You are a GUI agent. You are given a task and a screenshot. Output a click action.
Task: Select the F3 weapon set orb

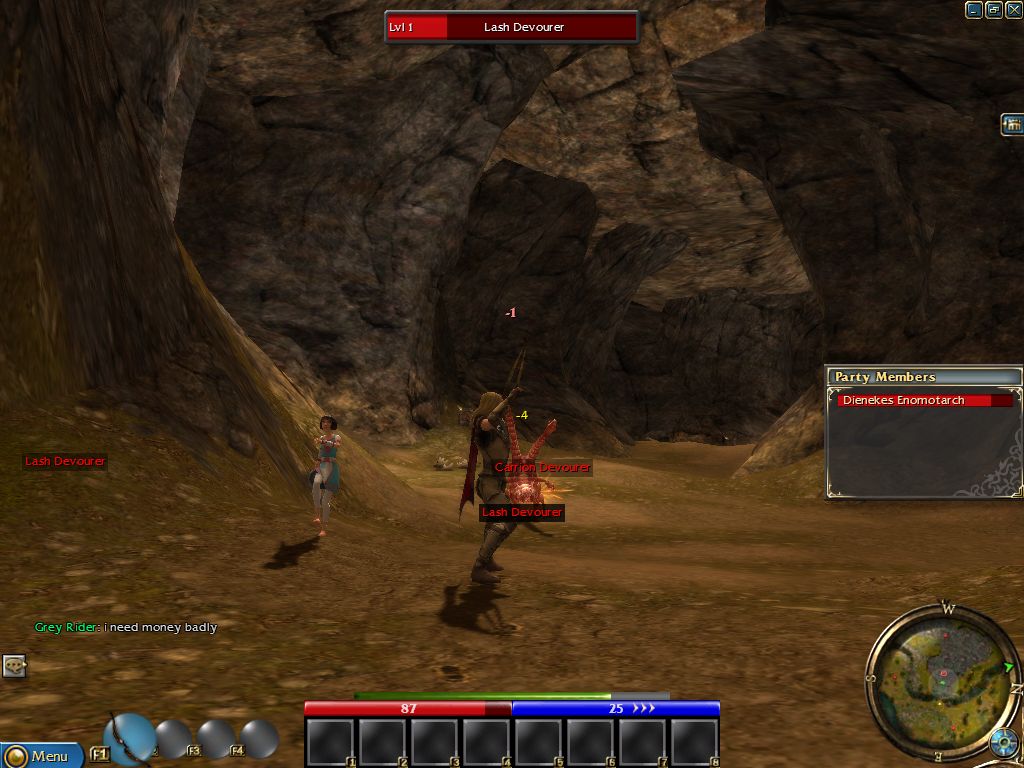pyautogui.click(x=216, y=738)
